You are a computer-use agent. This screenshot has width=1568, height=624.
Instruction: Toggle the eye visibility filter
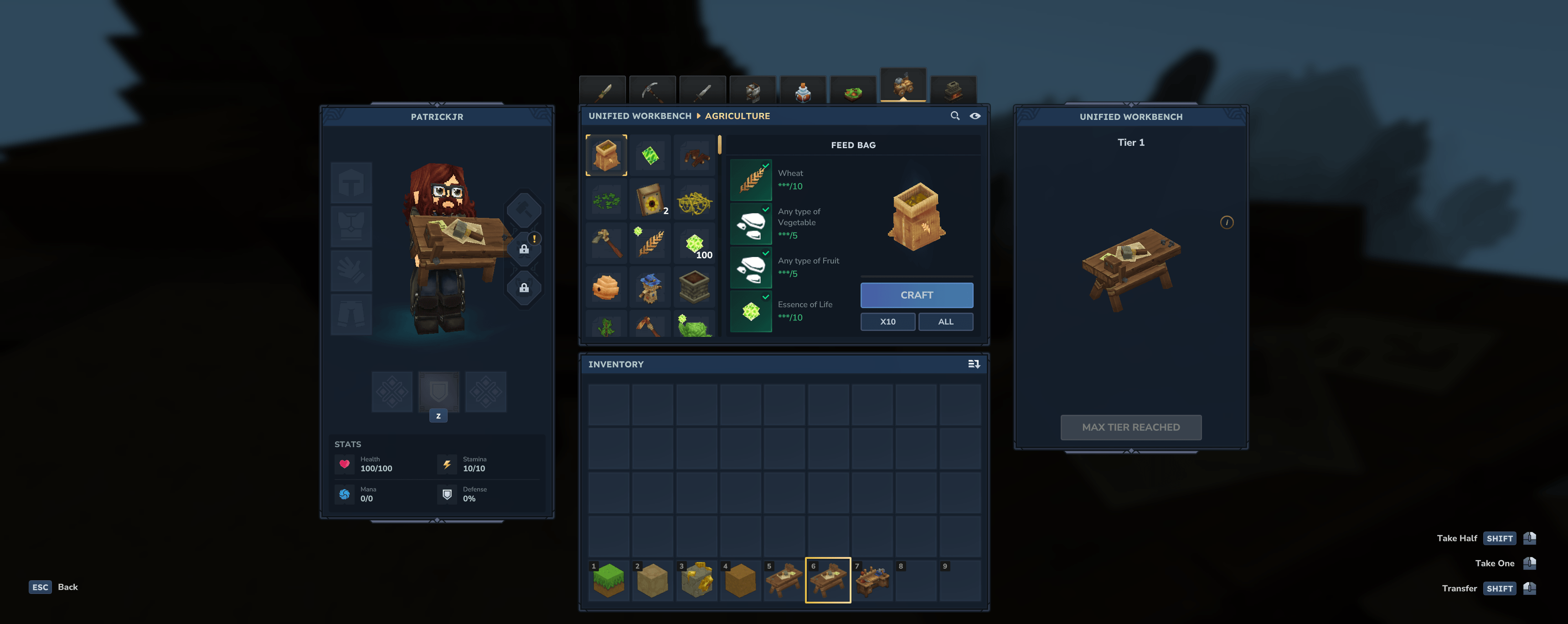coord(975,116)
